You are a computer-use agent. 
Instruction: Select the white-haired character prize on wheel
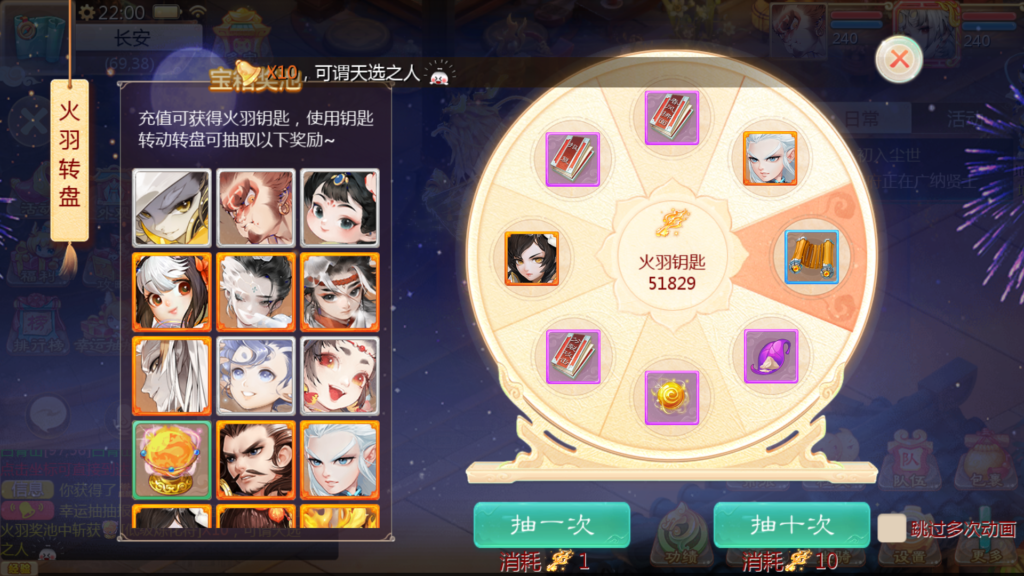pyautogui.click(x=770, y=158)
